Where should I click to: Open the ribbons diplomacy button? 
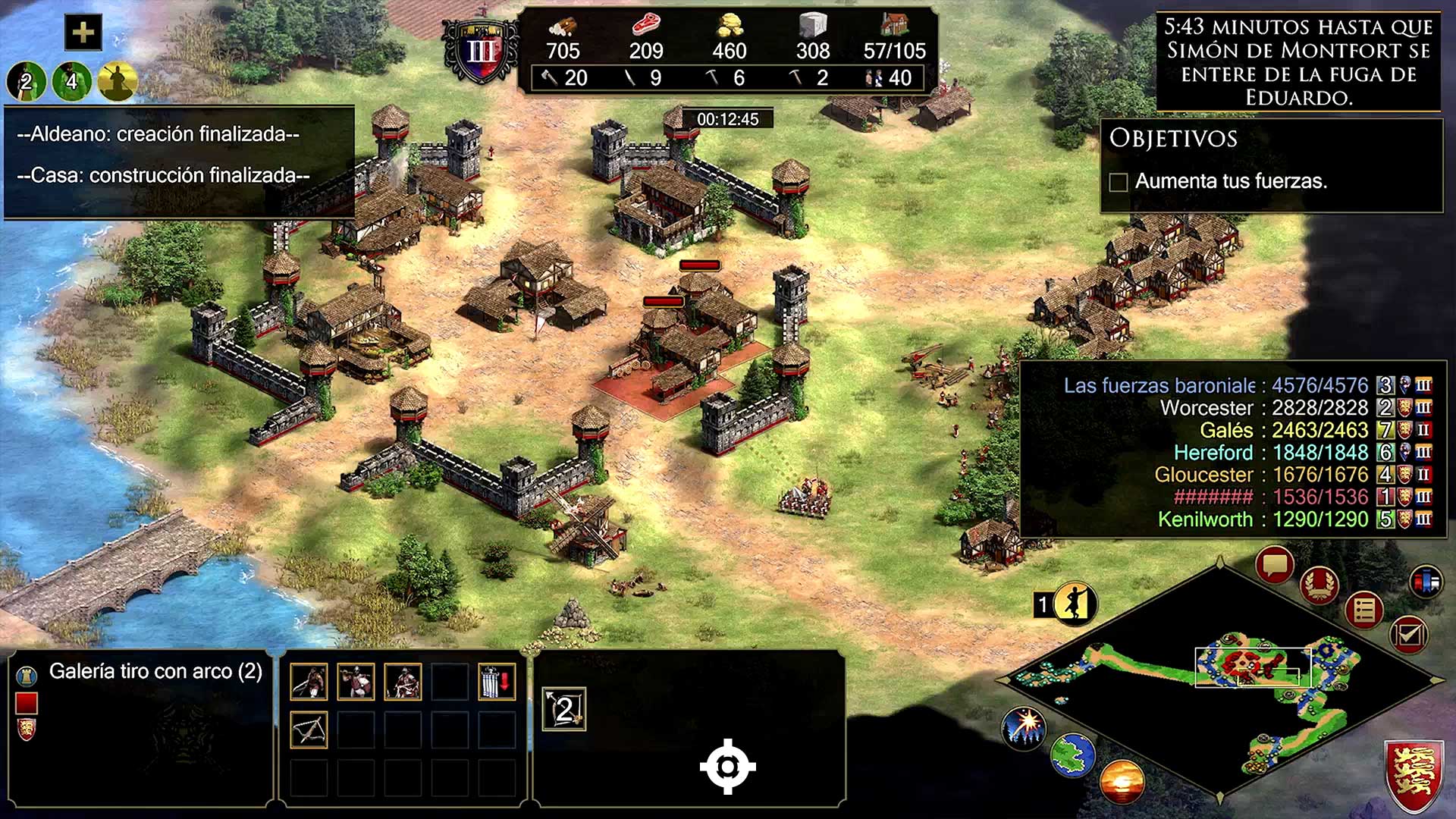(1426, 582)
